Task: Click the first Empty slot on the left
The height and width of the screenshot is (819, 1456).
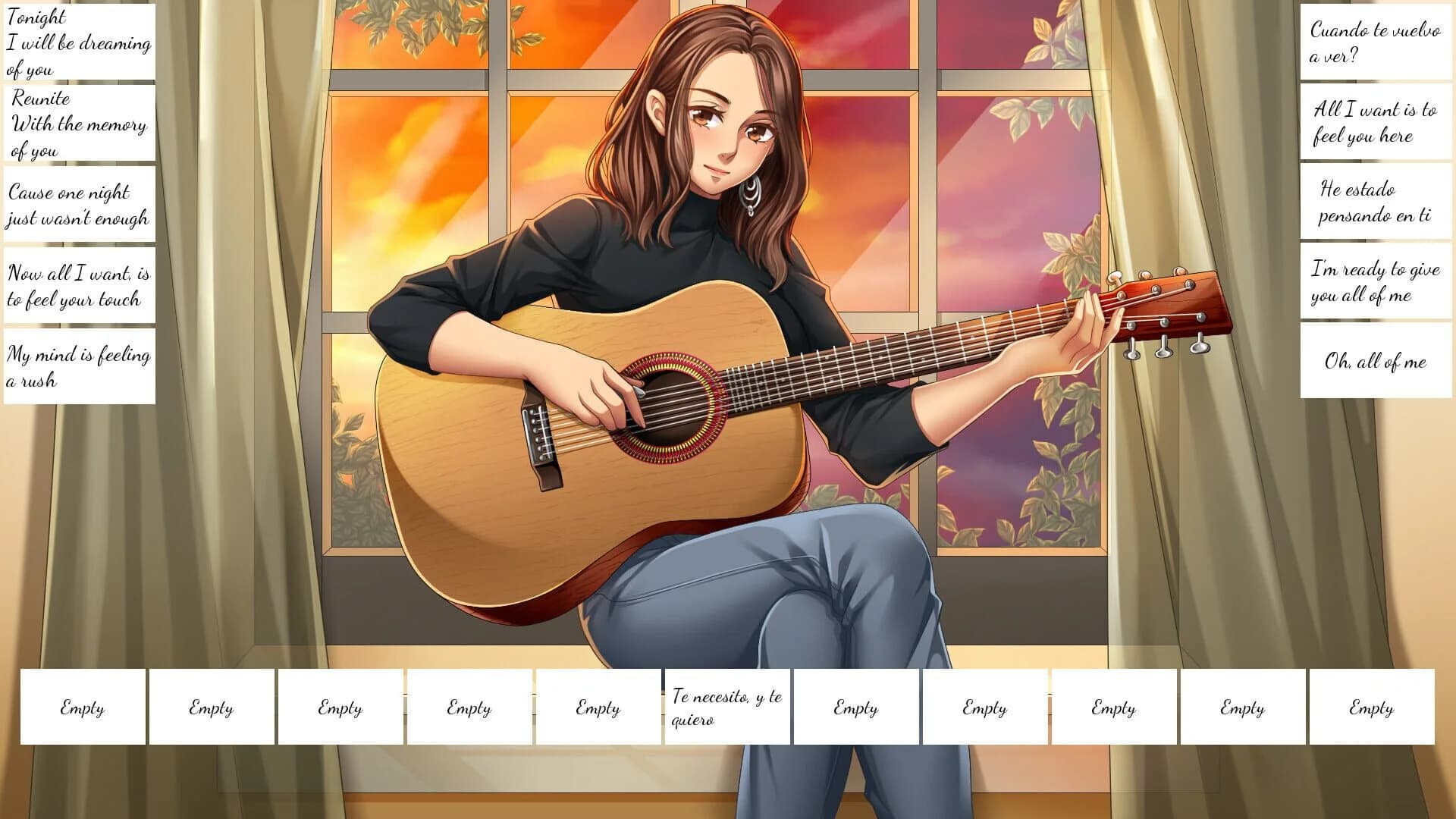Action: click(83, 707)
